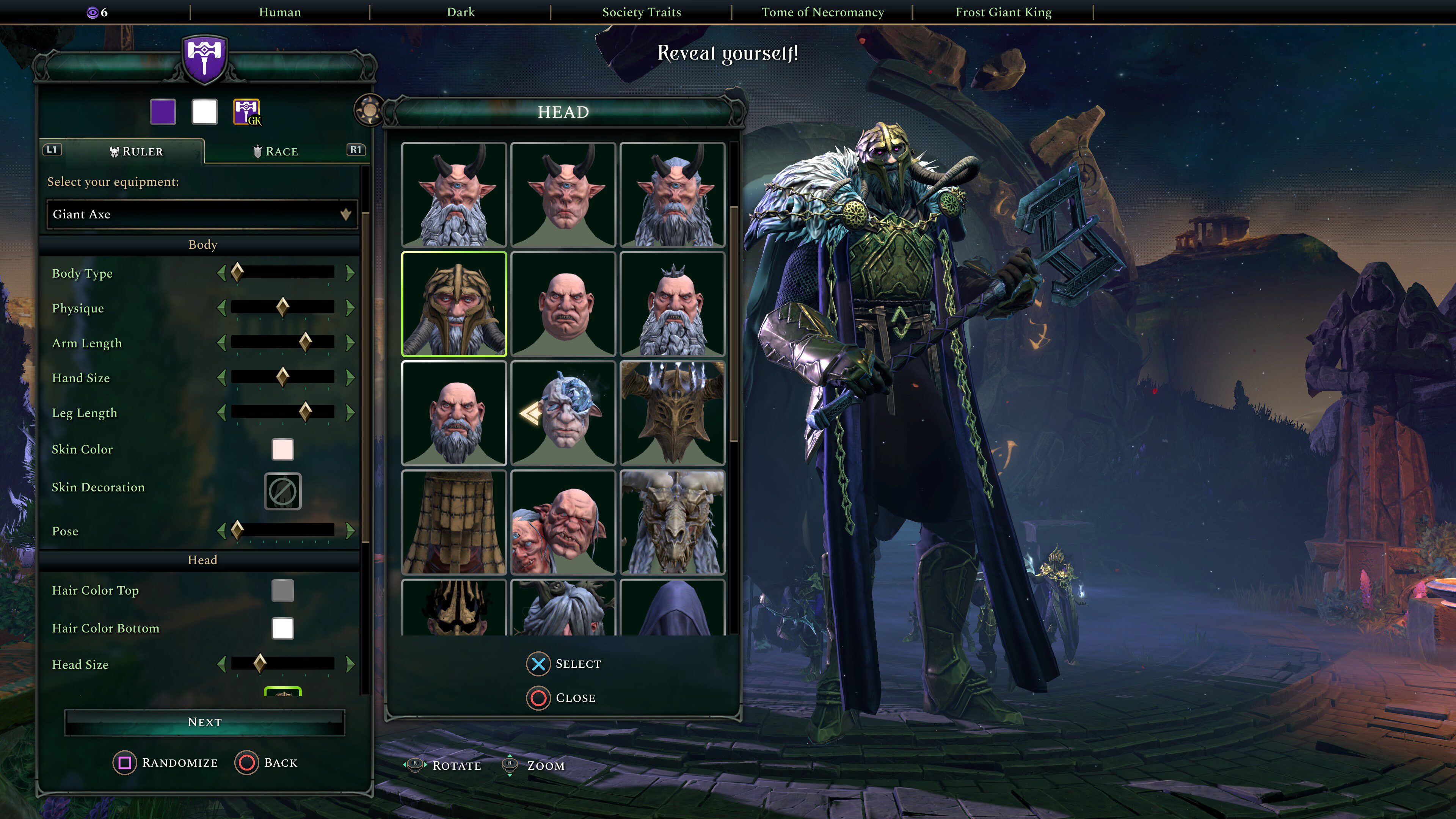This screenshot has width=1456, height=819.
Task: Select the Frost Giant King menu item
Action: [1004, 12]
